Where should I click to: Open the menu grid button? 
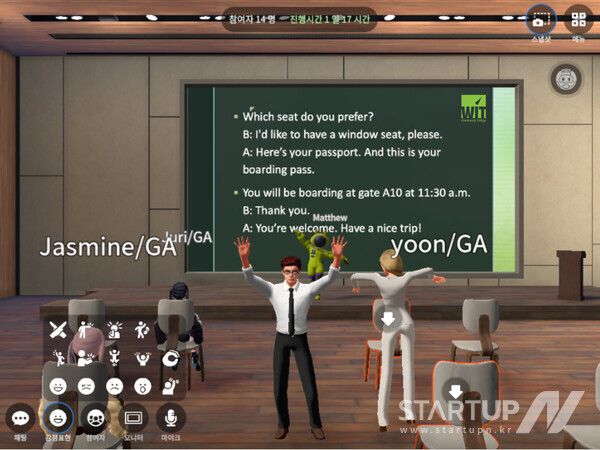tap(578, 20)
